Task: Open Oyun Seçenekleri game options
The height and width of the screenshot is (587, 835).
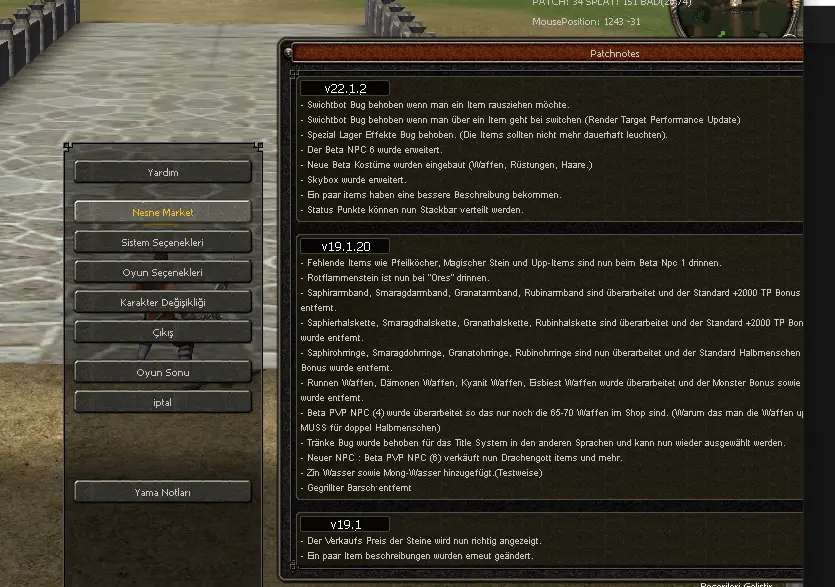Action: pos(162,272)
